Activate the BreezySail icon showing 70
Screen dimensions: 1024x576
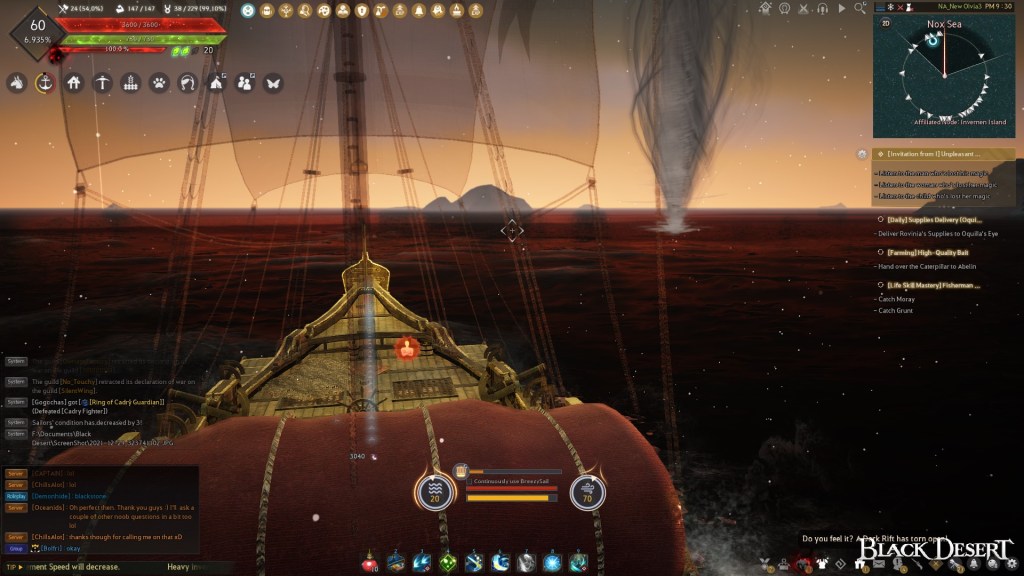(x=587, y=492)
